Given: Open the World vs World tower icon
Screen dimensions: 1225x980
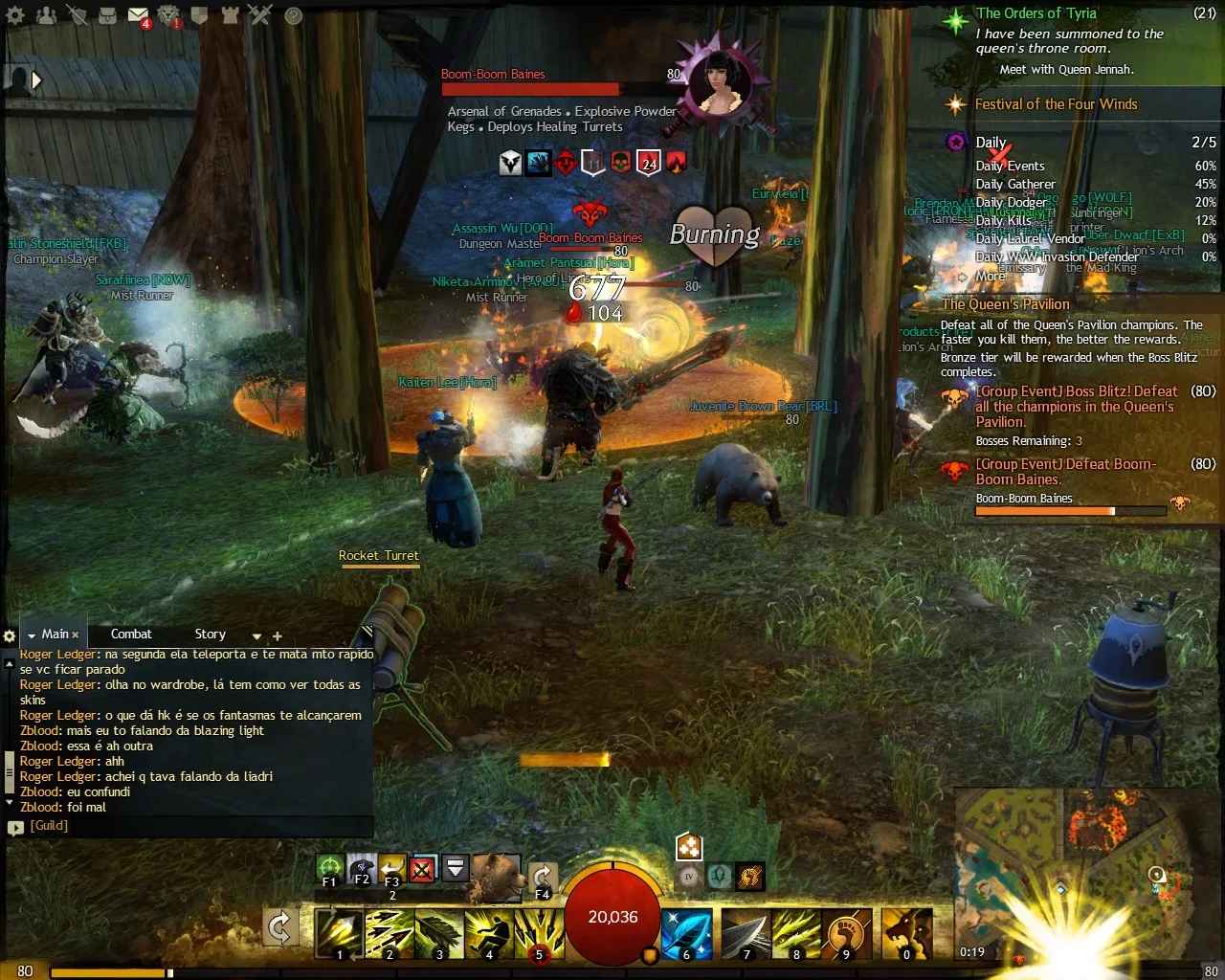Looking at the screenshot, I should coord(230,14).
